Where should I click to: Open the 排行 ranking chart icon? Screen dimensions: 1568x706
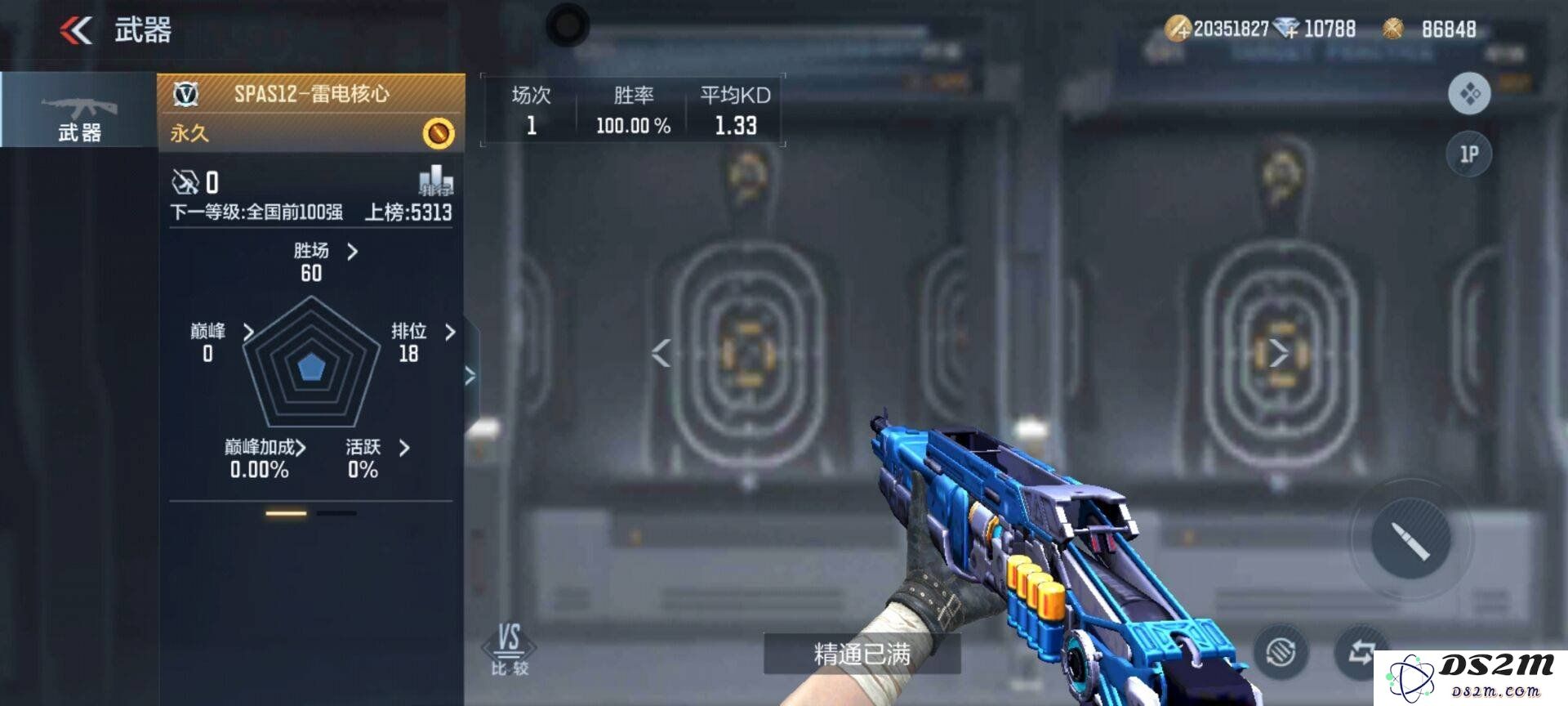[436, 181]
